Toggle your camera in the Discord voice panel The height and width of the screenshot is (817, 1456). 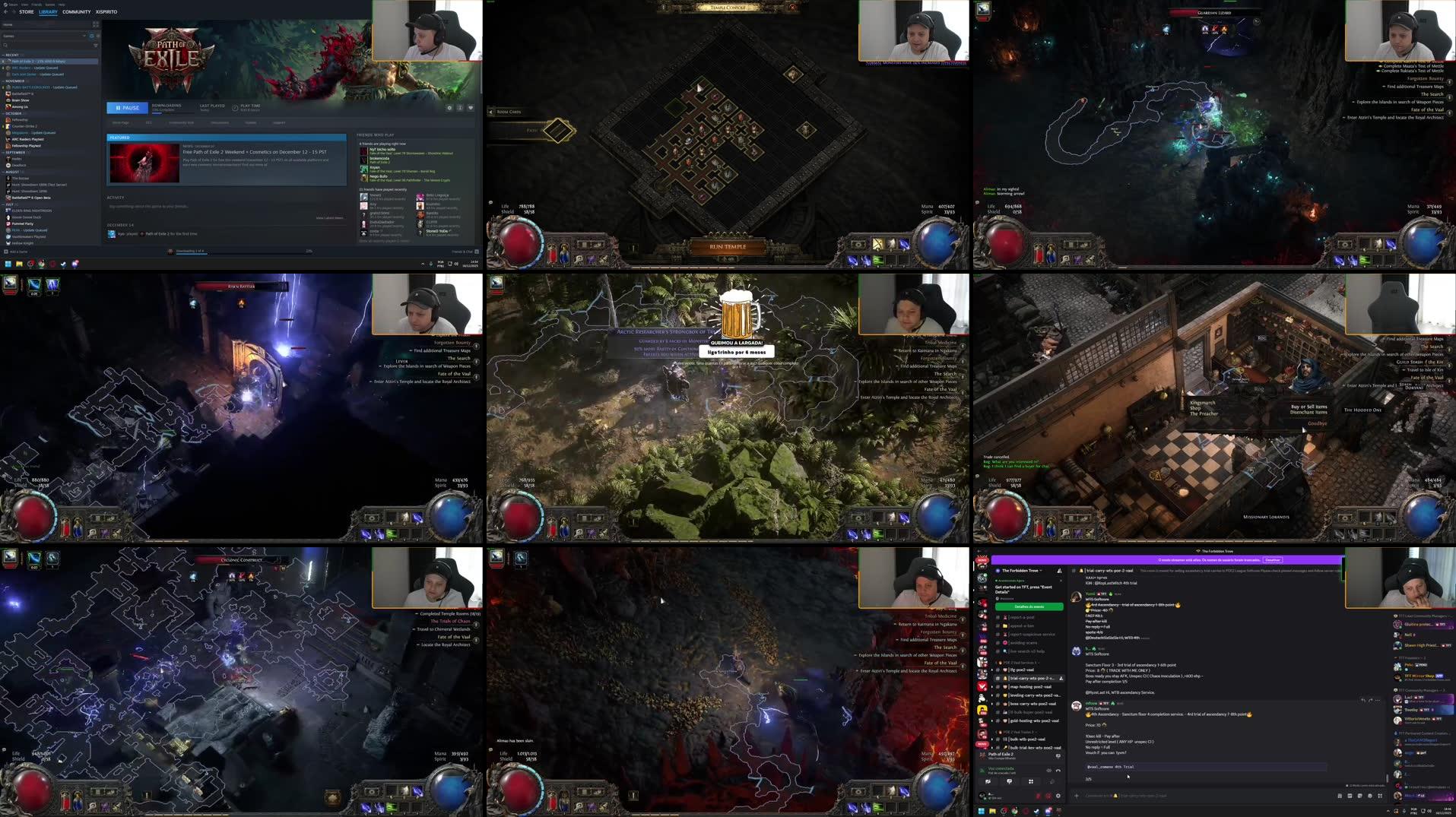click(x=988, y=781)
